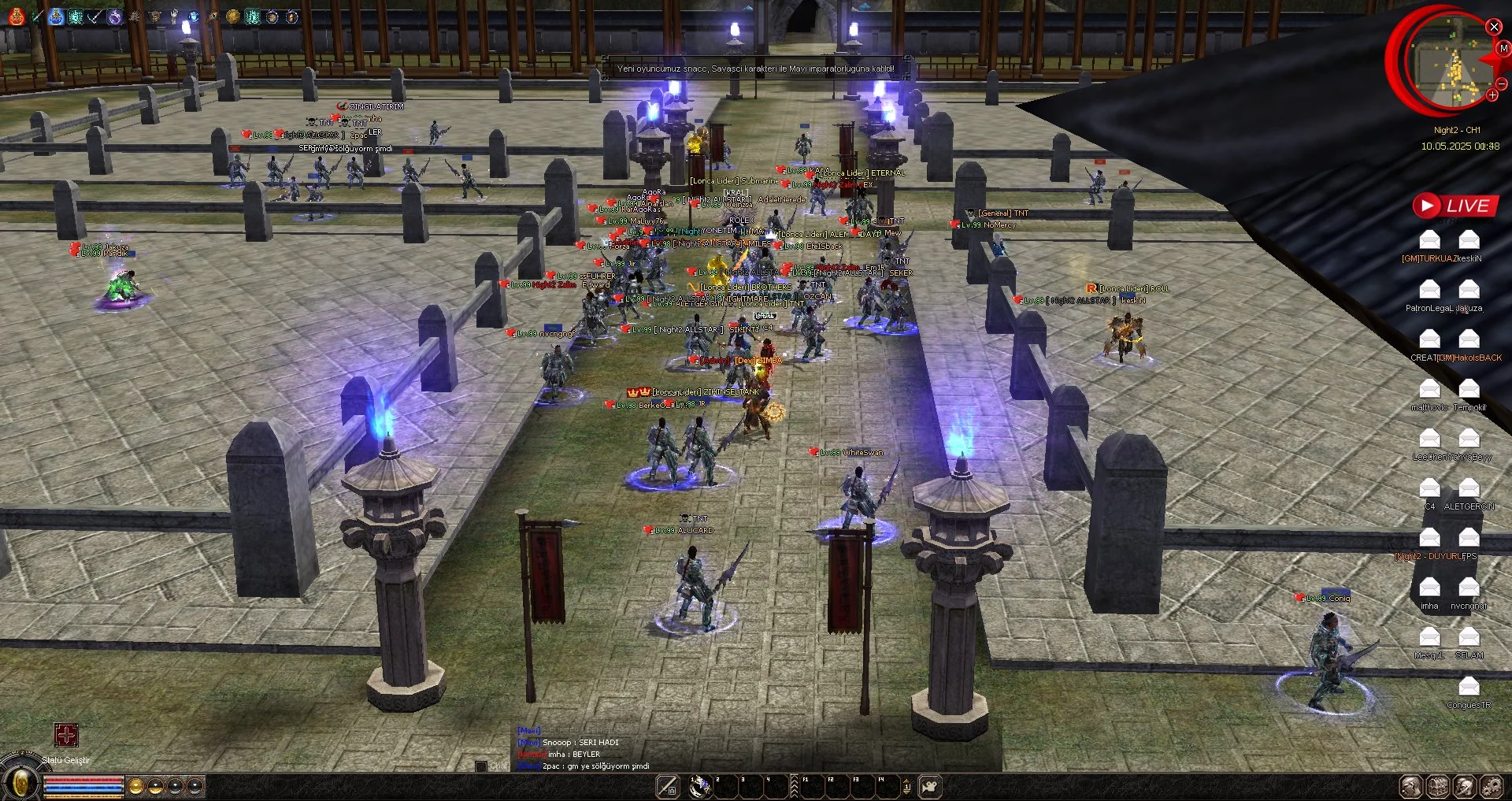This screenshot has height=801, width=1512.
Task: Open whisper envelope from PatronLegaL
Action: (1429, 290)
